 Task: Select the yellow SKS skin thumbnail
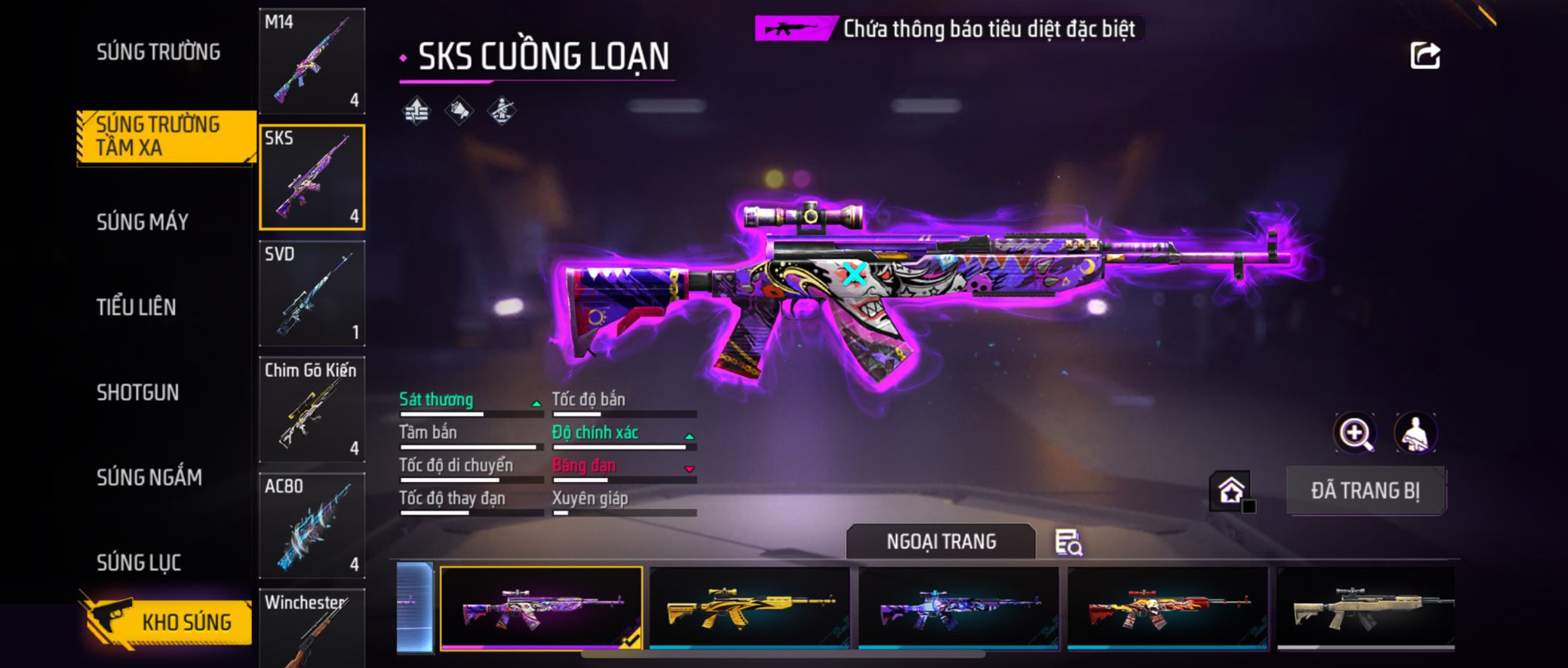[750, 607]
